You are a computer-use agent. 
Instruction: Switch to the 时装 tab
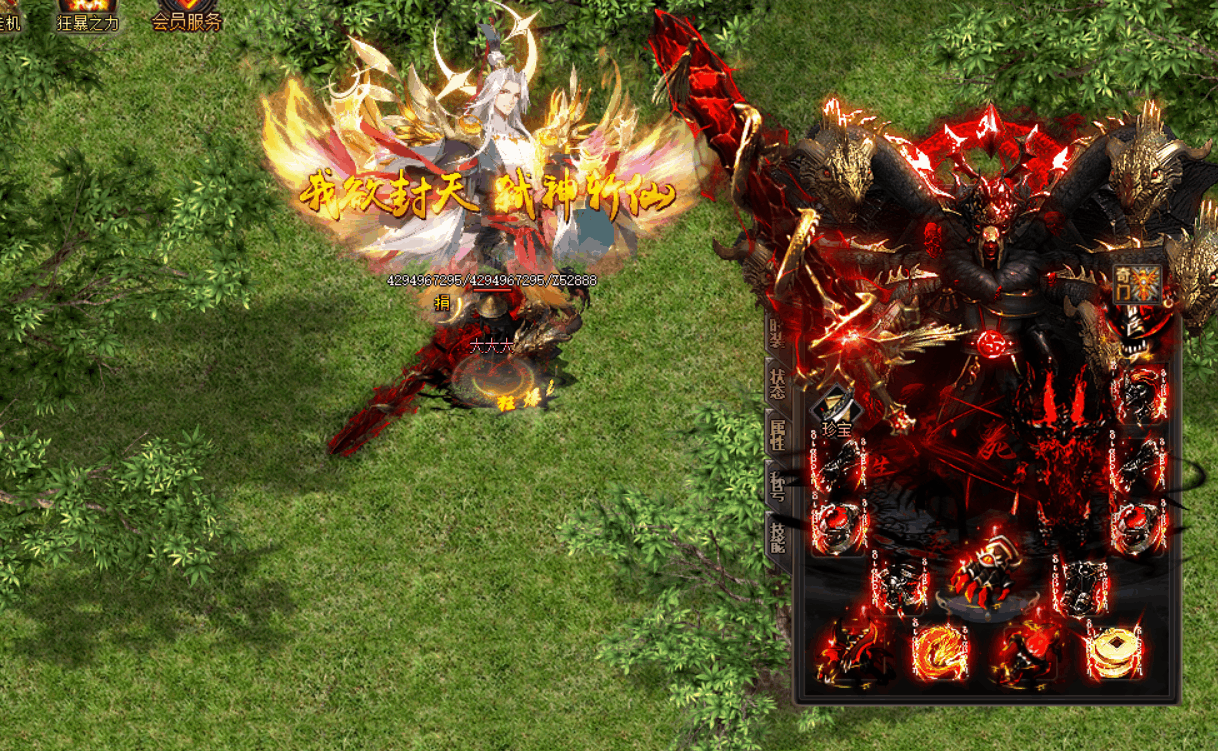777,333
